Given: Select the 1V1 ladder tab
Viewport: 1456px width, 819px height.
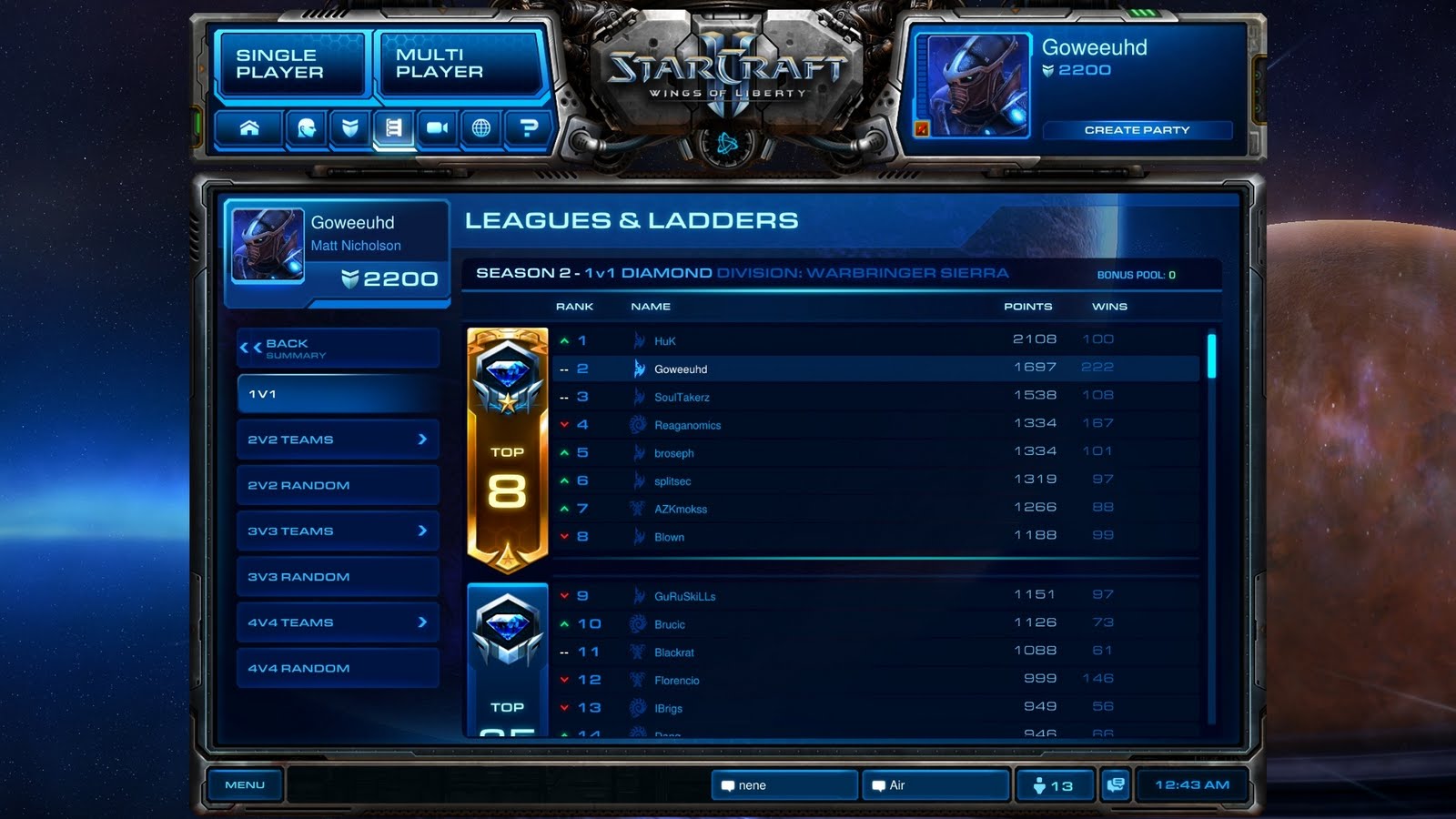Looking at the screenshot, I should [x=338, y=393].
